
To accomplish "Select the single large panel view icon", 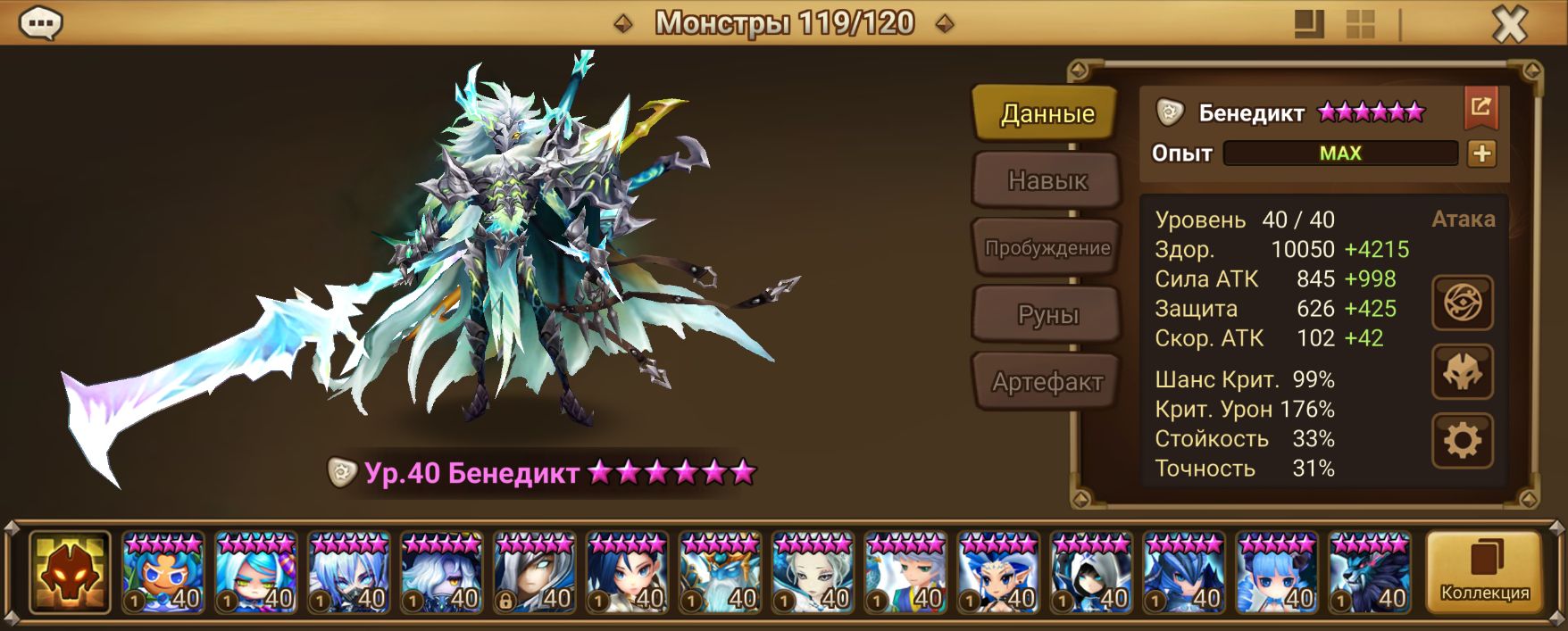I will coord(1309,24).
